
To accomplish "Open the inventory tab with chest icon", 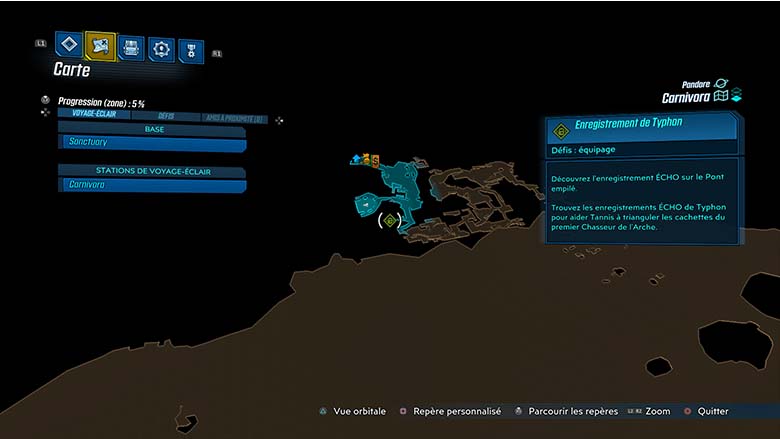I will tap(131, 47).
